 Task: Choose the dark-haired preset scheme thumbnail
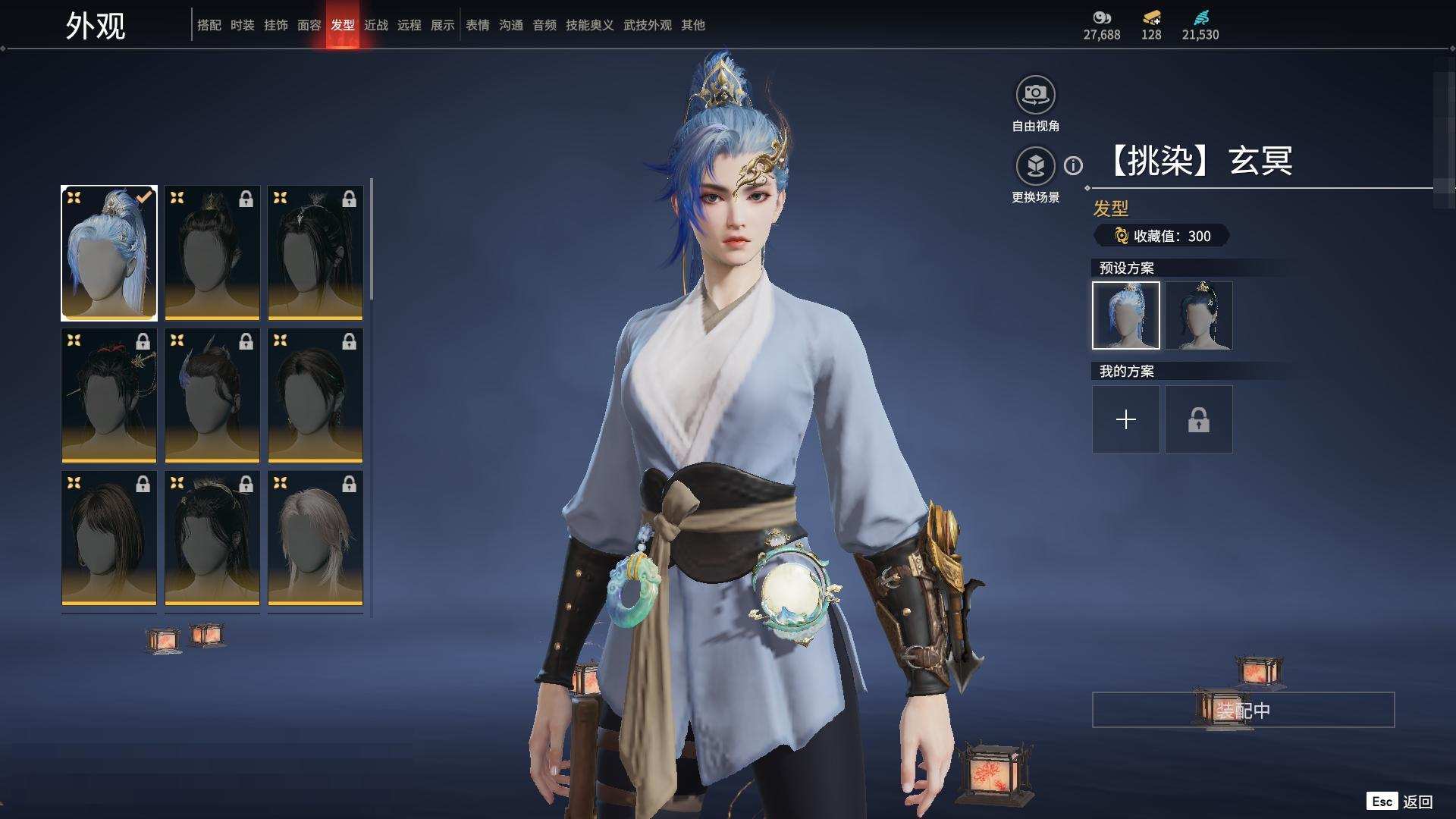[1198, 315]
